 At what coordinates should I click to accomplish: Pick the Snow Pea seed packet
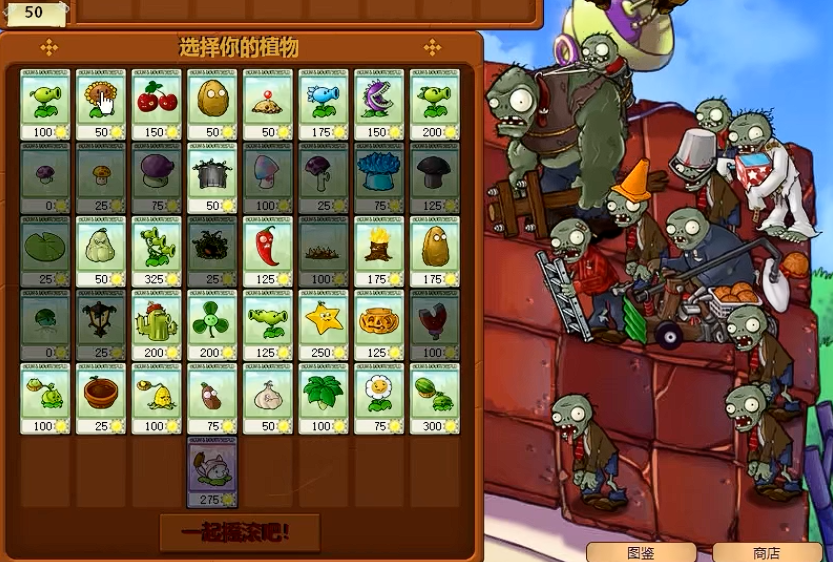coord(323,104)
